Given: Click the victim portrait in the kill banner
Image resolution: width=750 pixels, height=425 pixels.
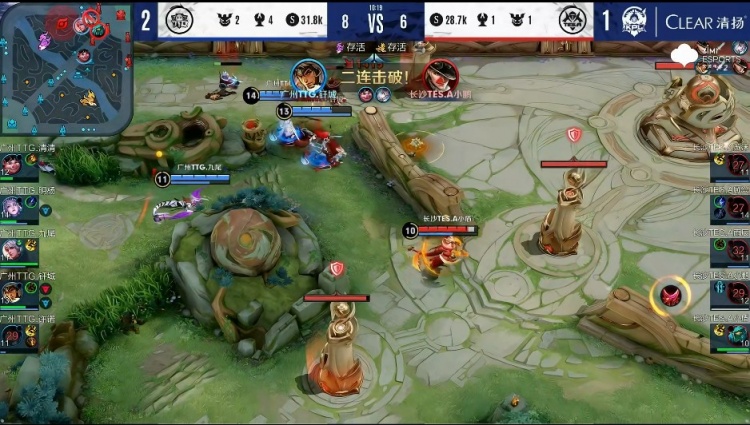Looking at the screenshot, I should 438,77.
